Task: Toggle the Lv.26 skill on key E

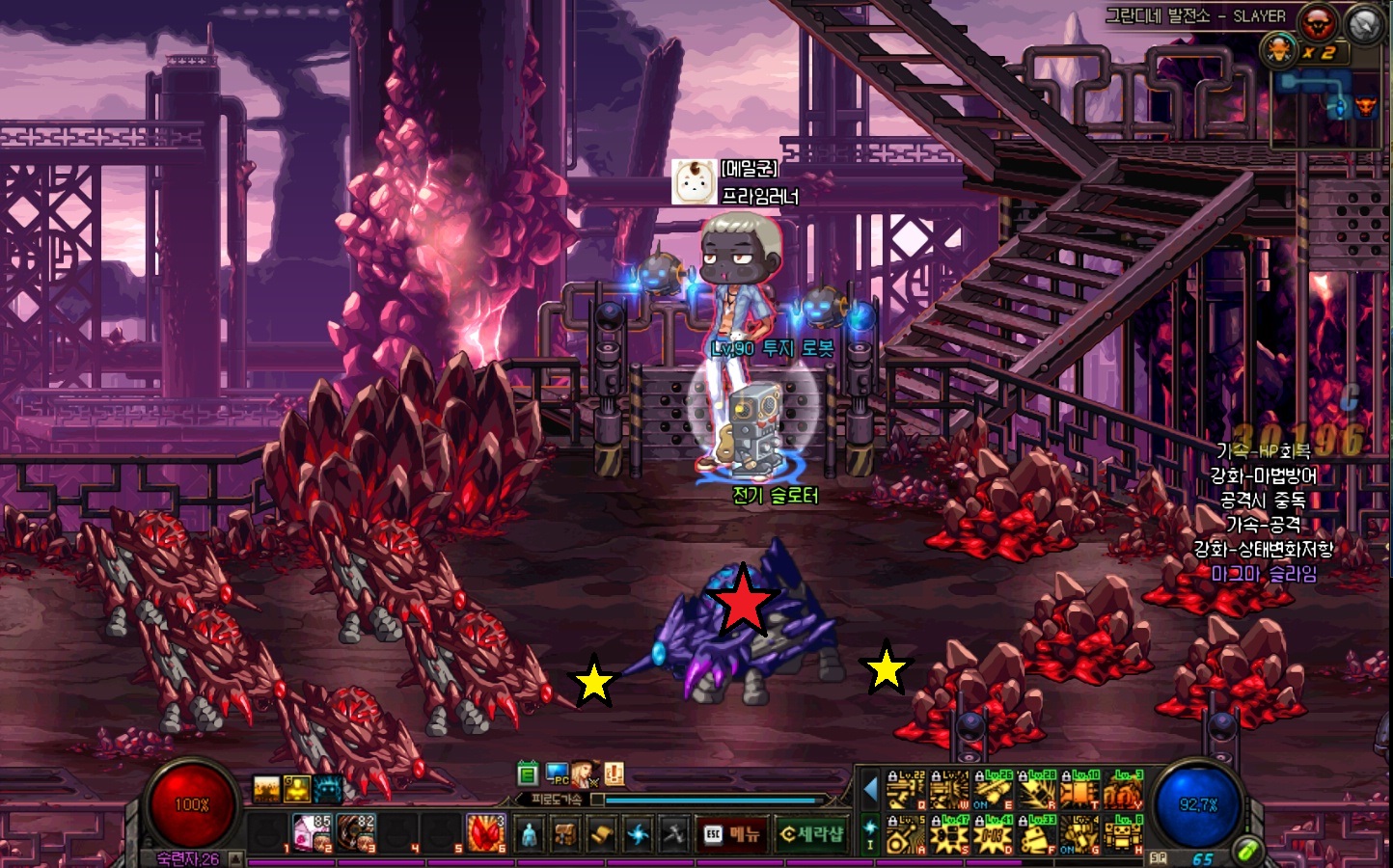Action: pos(993,791)
